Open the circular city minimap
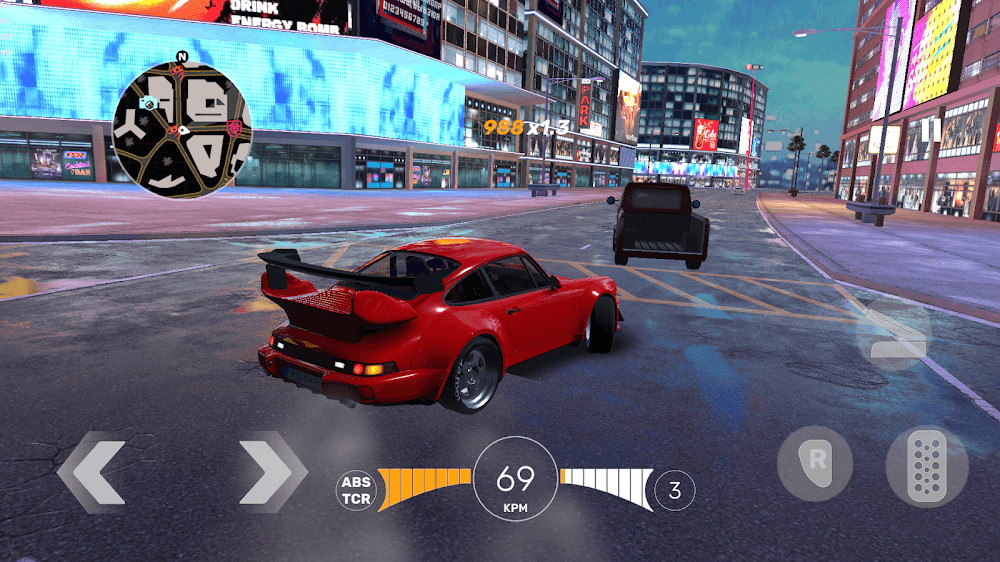Screen dimensions: 1000x562 (x=181, y=125)
